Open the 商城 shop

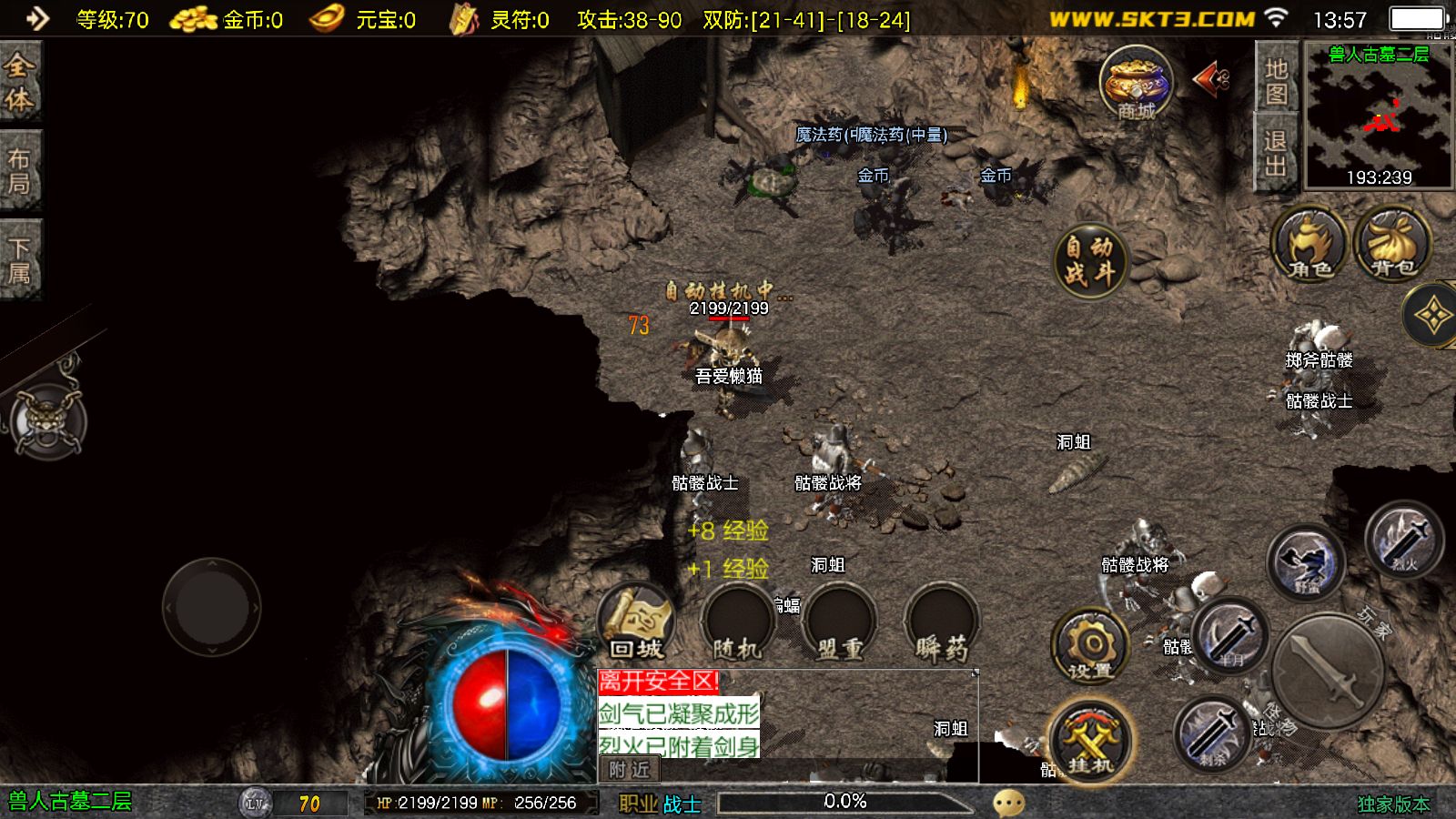(x=1135, y=84)
